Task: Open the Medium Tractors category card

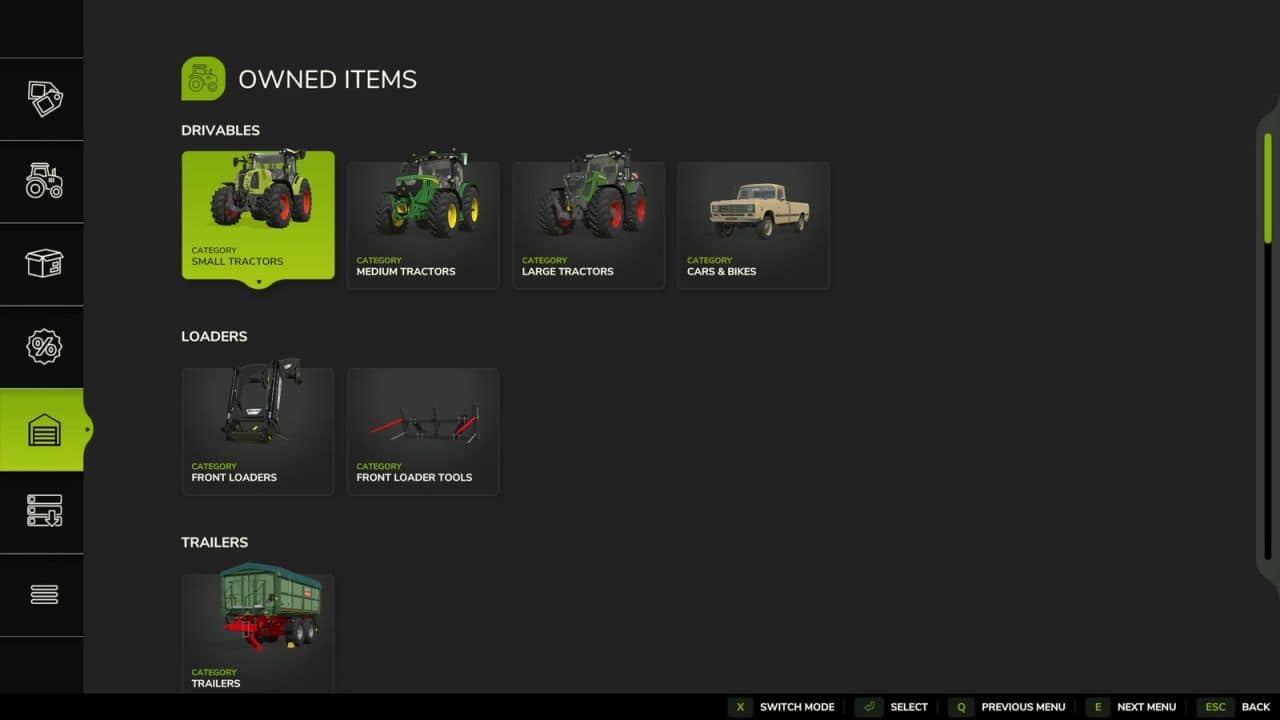Action: 422,224
